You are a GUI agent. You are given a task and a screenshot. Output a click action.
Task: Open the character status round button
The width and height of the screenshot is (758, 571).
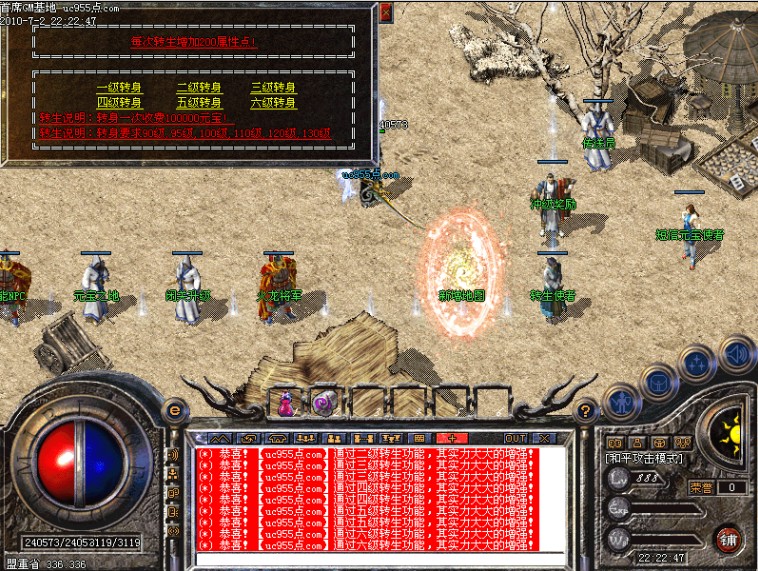click(622, 404)
